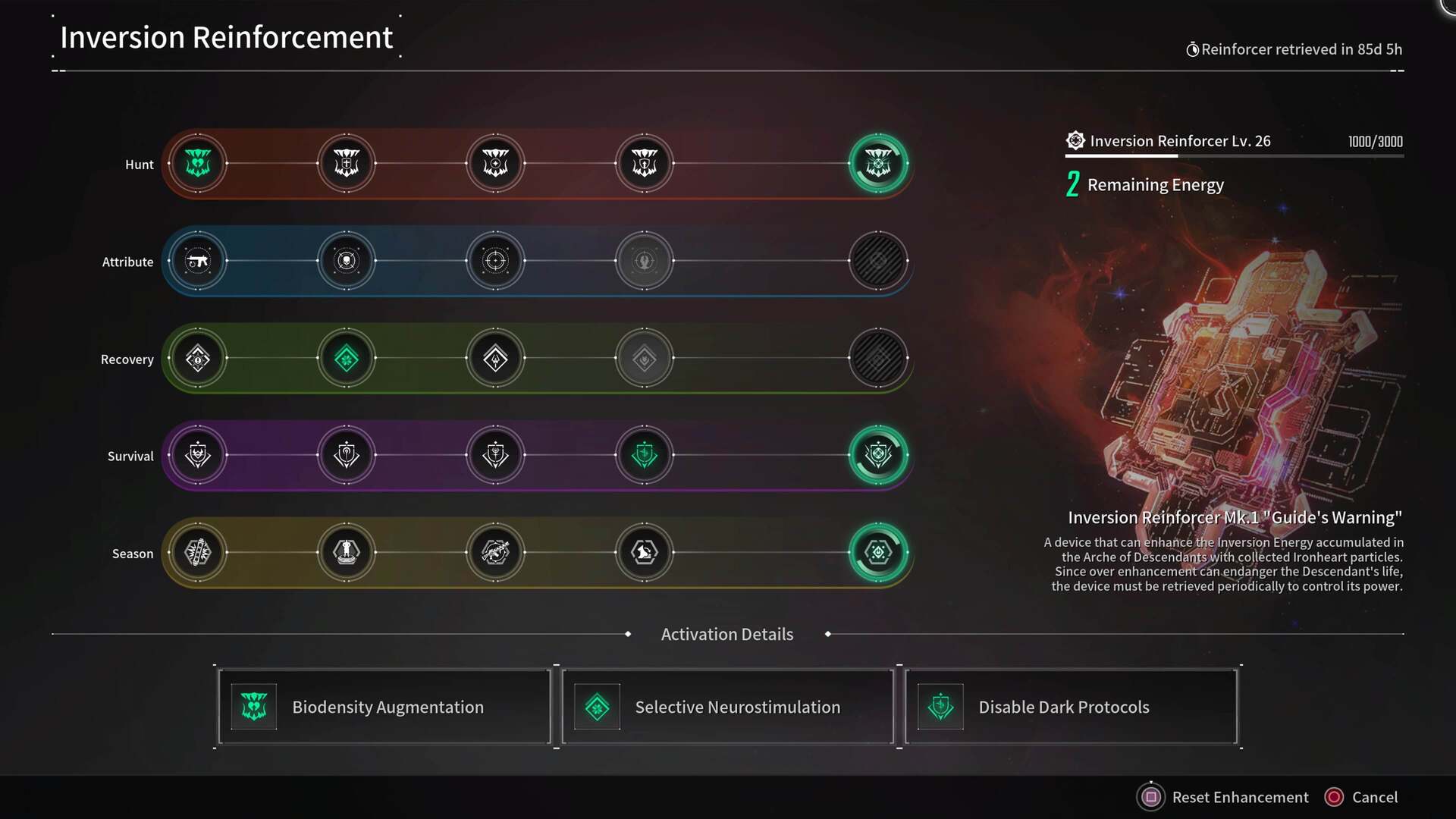
Task: Click the Inversion Reinforcer level icon
Action: coord(1074,140)
